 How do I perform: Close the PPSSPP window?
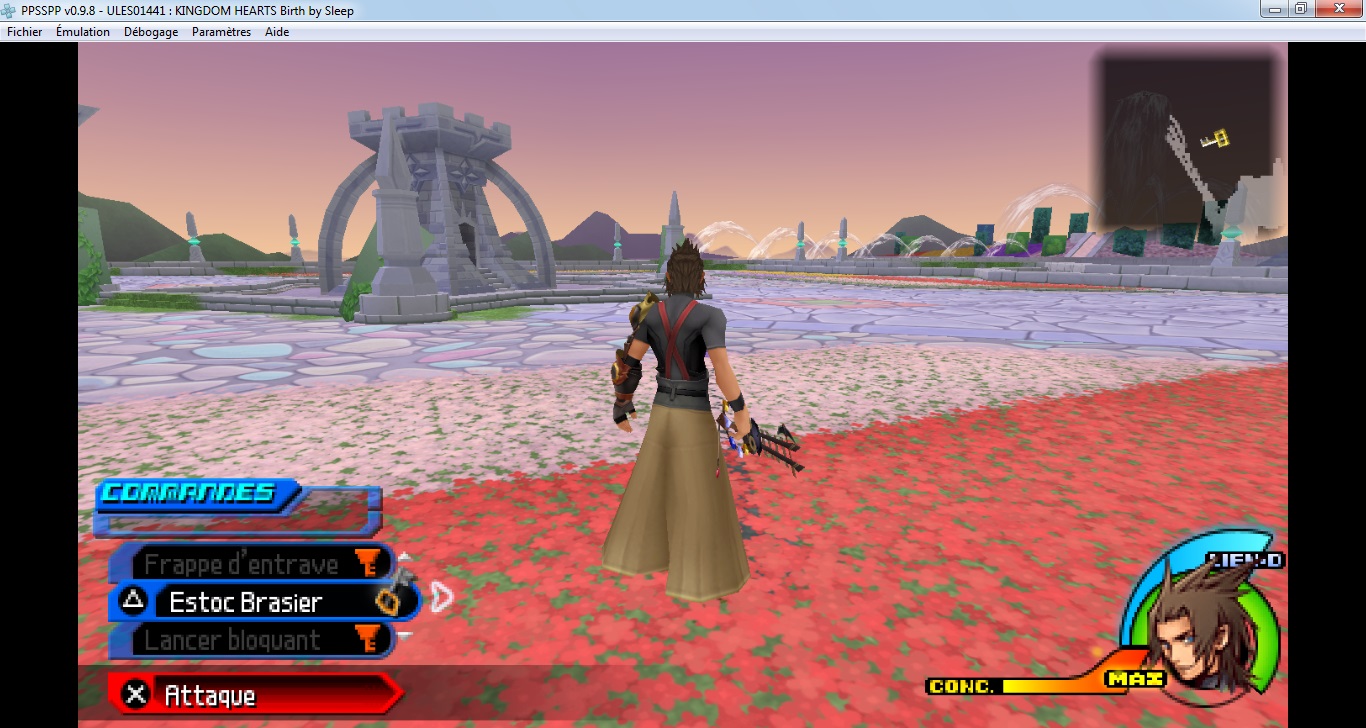point(1341,9)
